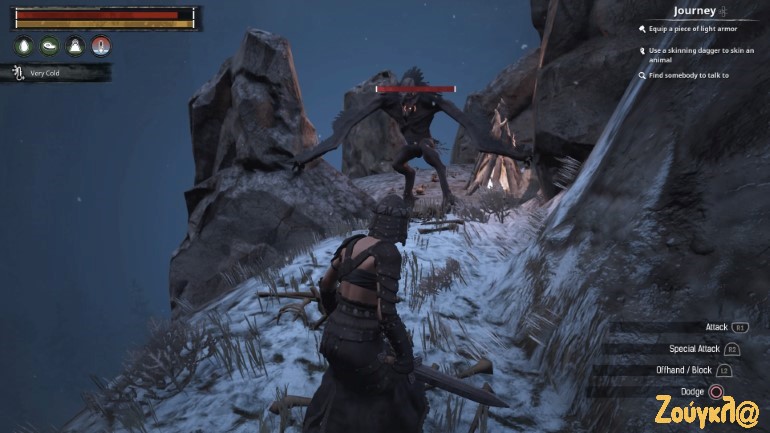Click the meat food status icon
This screenshot has width=770, height=433.
click(50, 45)
